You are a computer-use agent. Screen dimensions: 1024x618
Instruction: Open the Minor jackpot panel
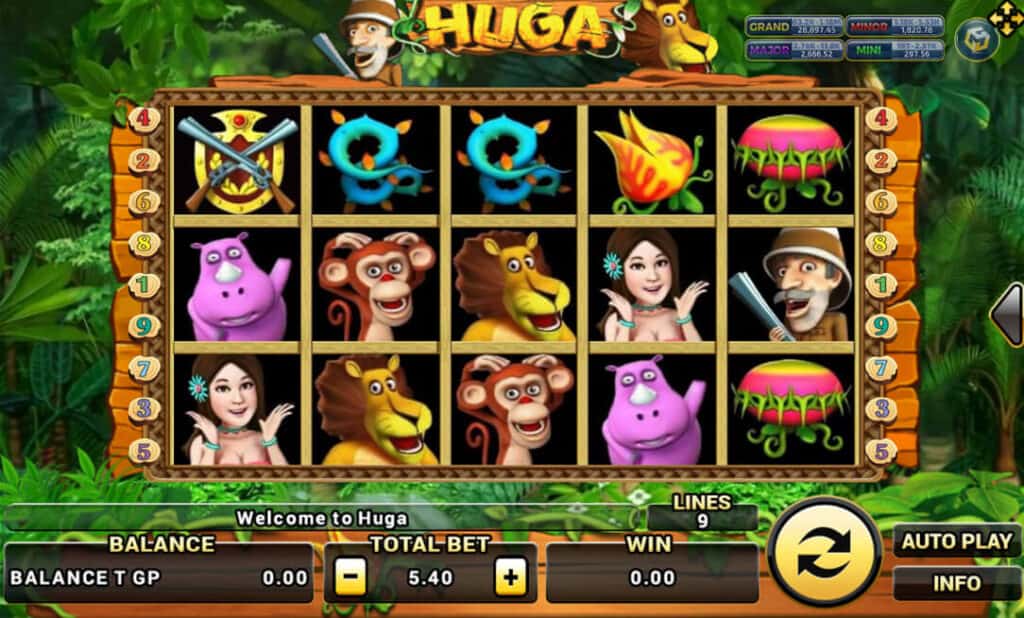pos(880,27)
